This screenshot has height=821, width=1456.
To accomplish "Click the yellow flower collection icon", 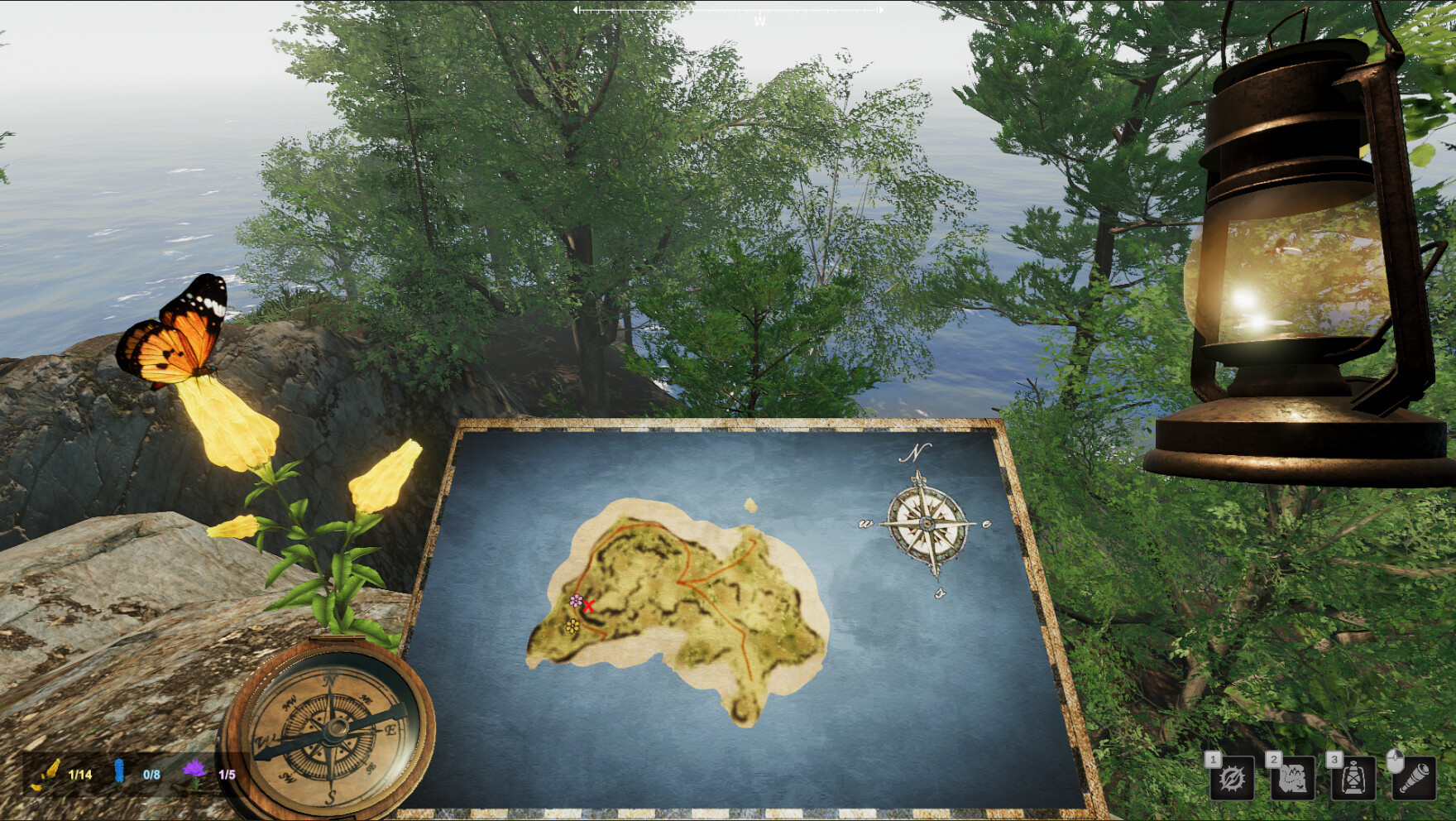I will [48, 774].
